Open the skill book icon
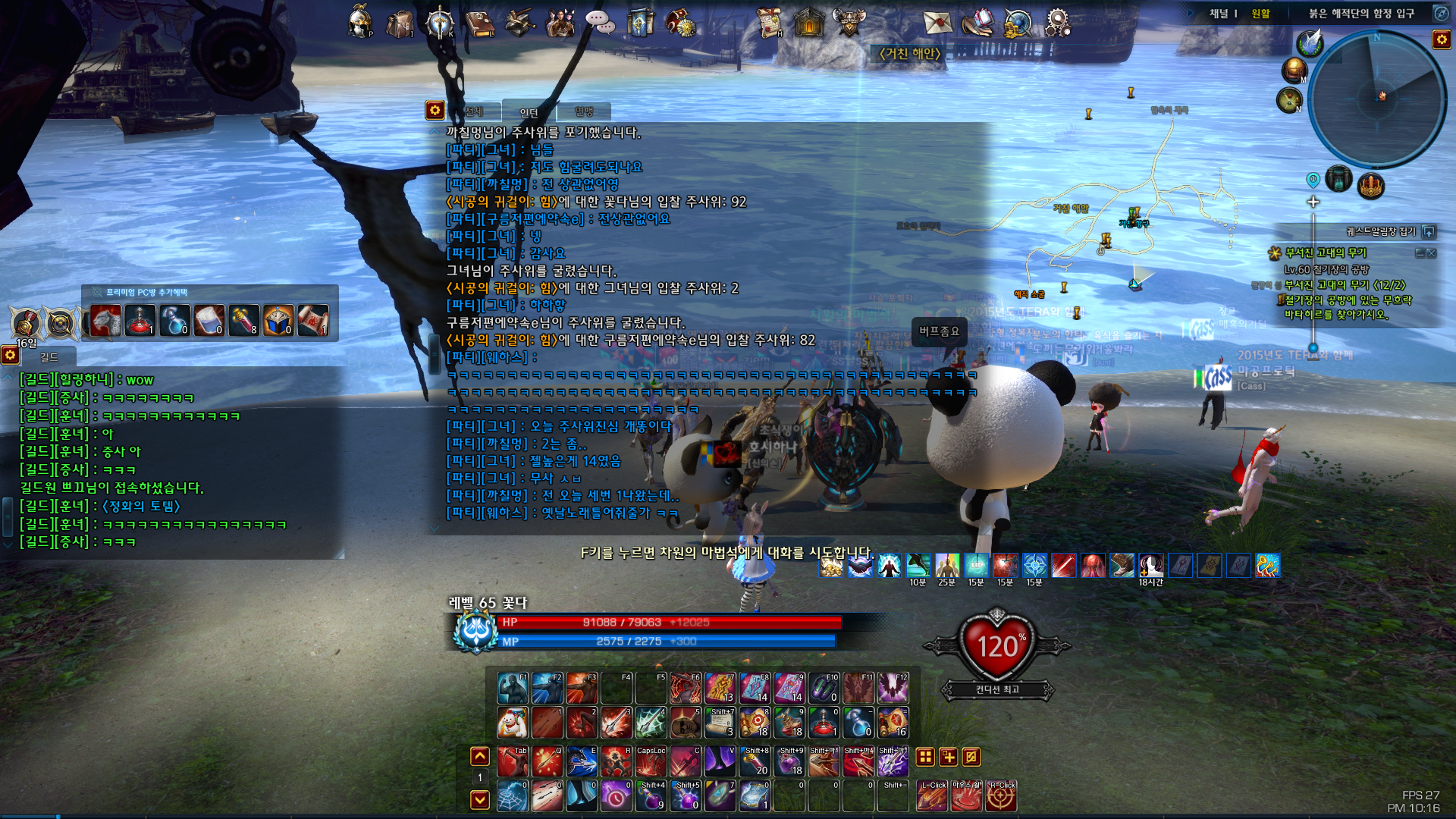 (x=479, y=23)
